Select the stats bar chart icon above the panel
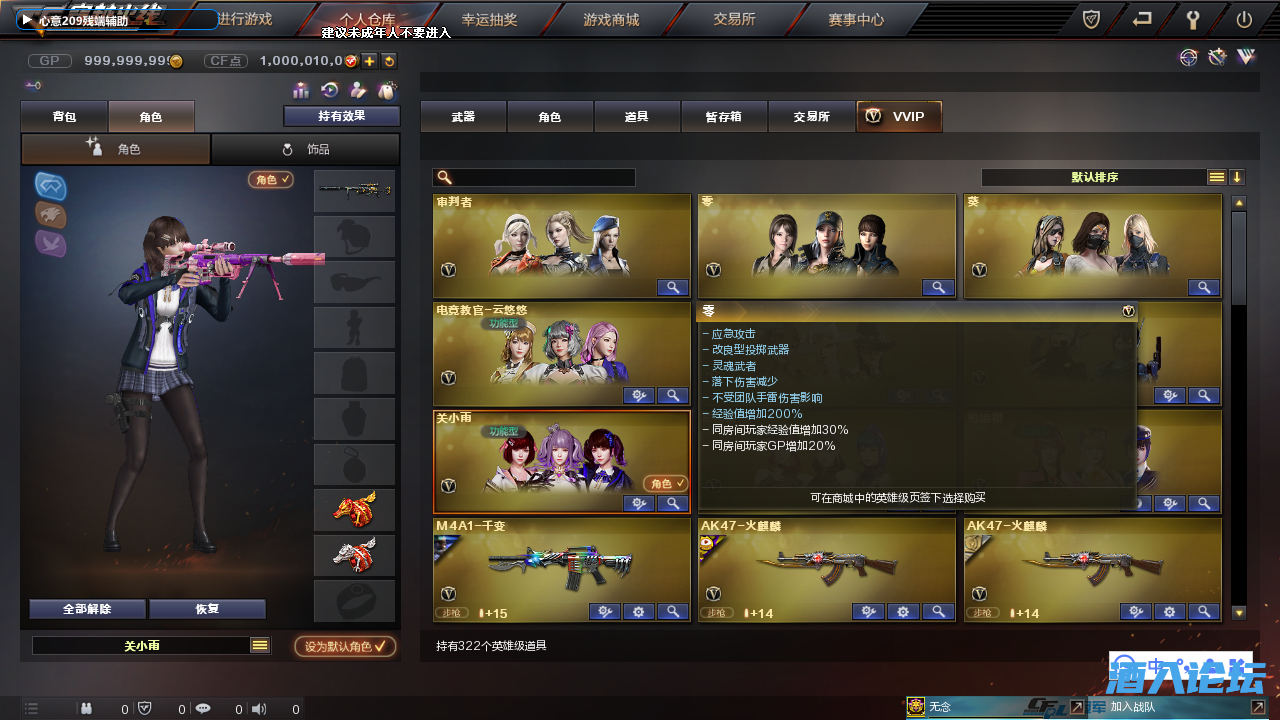The height and width of the screenshot is (720, 1280). (x=300, y=91)
